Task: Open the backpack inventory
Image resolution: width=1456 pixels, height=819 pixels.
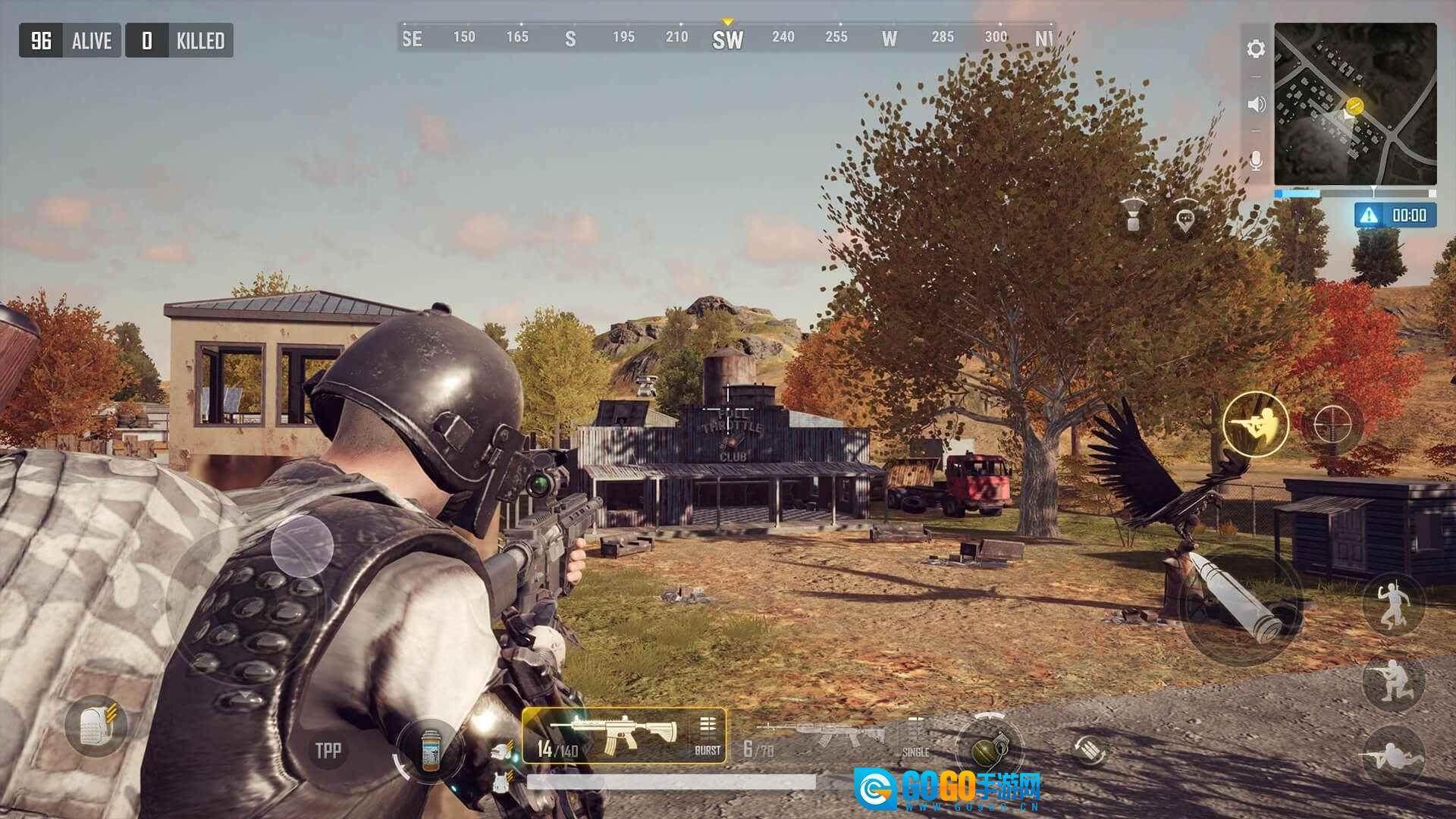Action: (x=96, y=726)
